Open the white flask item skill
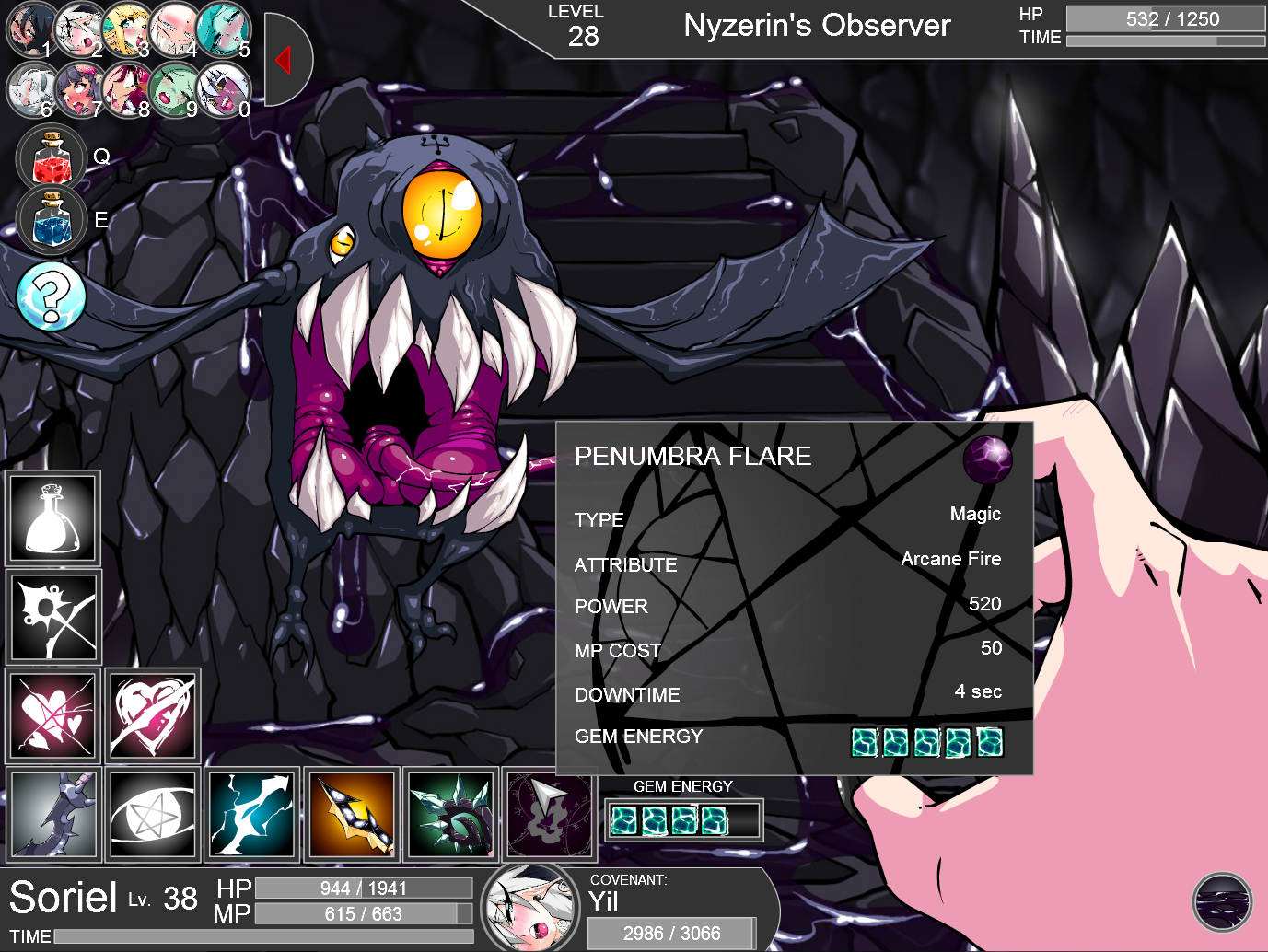This screenshot has width=1268, height=952. (x=53, y=518)
